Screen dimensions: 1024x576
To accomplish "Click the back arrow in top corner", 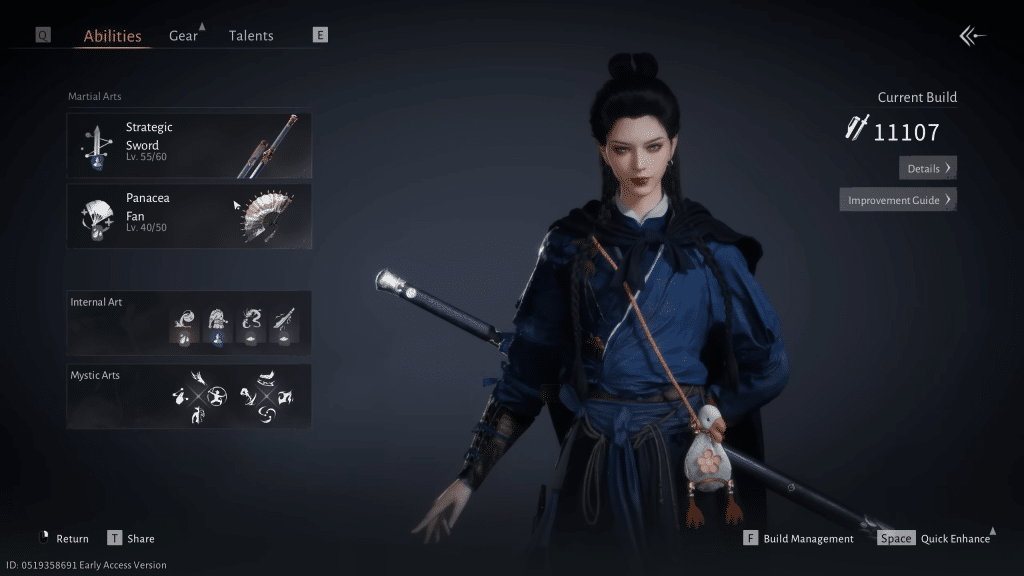I will coord(972,36).
